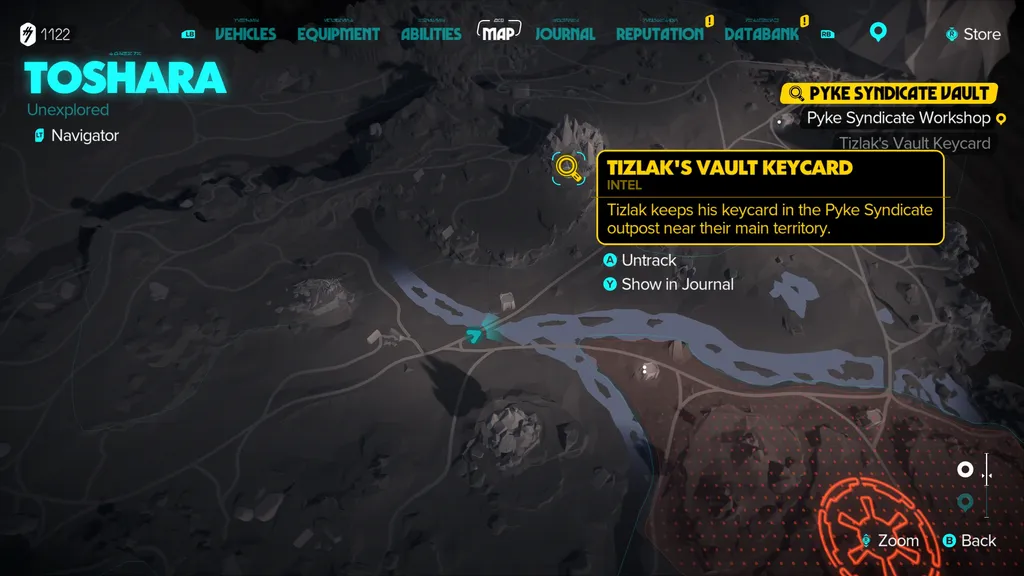The width and height of the screenshot is (1024, 576).
Task: Click the teal map pin icon in the top bar
Action: tap(878, 32)
